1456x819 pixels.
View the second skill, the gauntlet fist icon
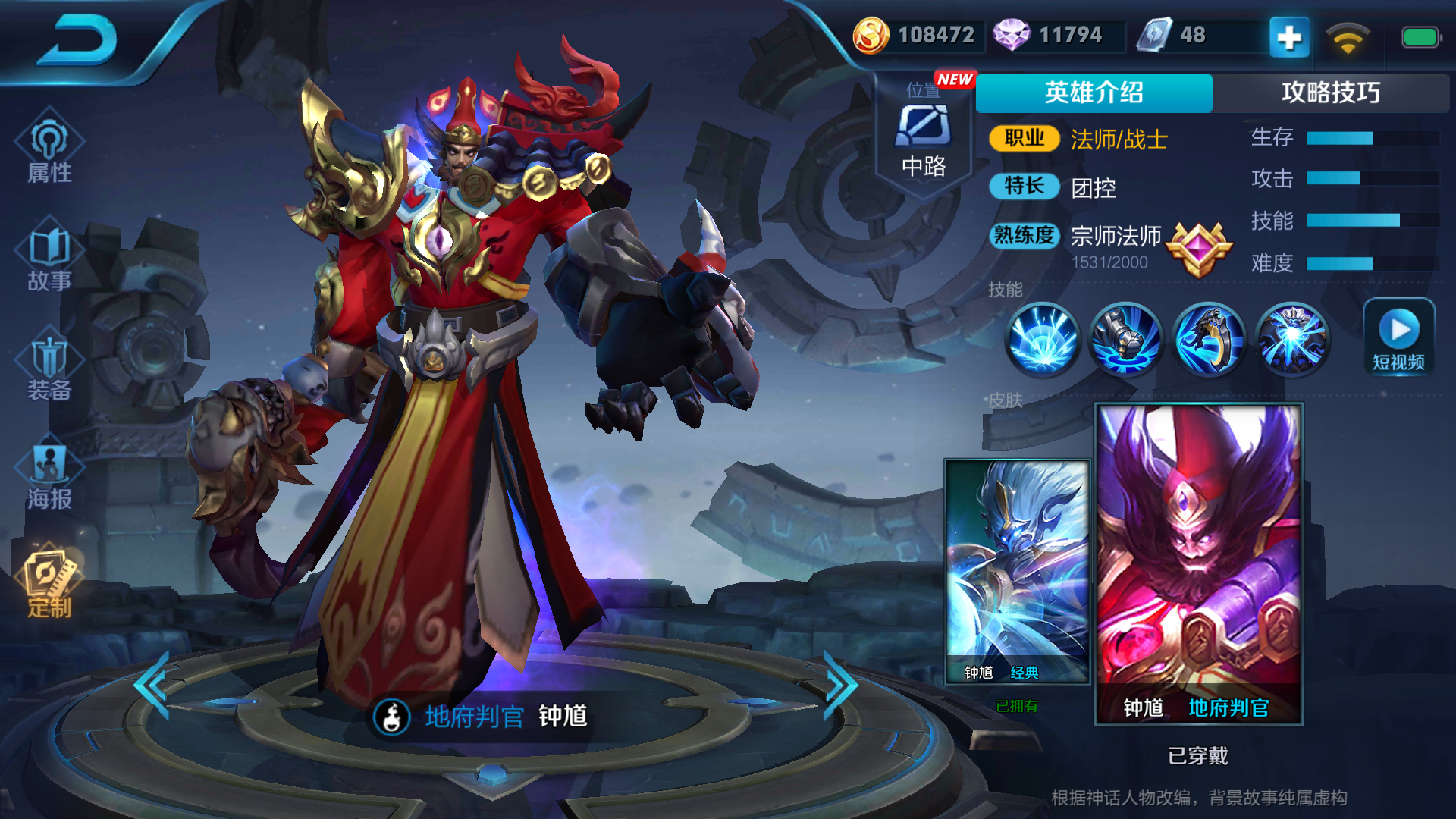tap(1125, 339)
